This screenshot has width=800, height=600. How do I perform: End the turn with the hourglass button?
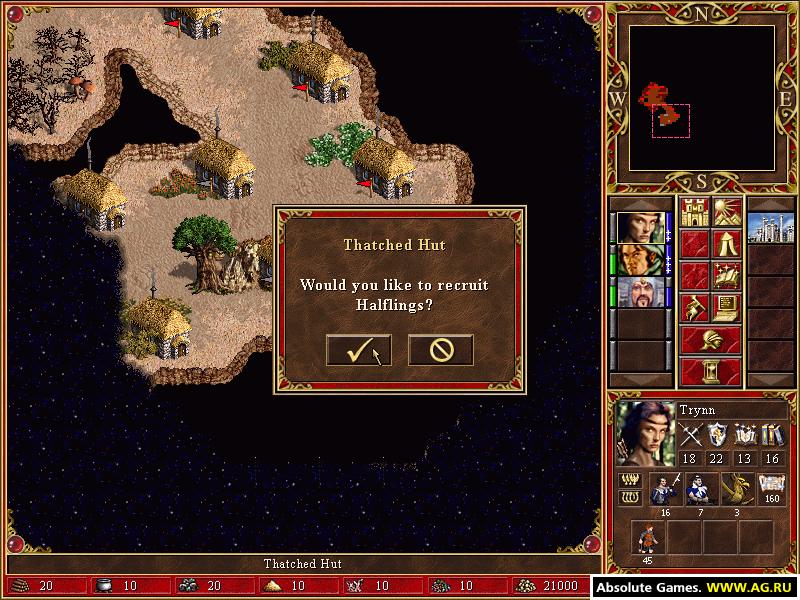710,371
